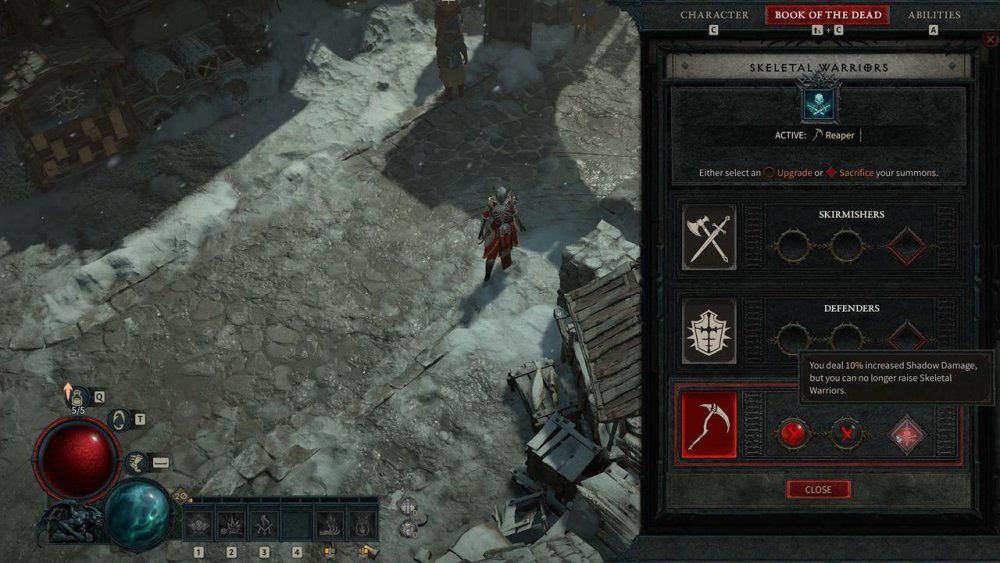This screenshot has width=1000, height=563.
Task: Trigger the evade boot icon
Action: pyautogui.click(x=137, y=461)
